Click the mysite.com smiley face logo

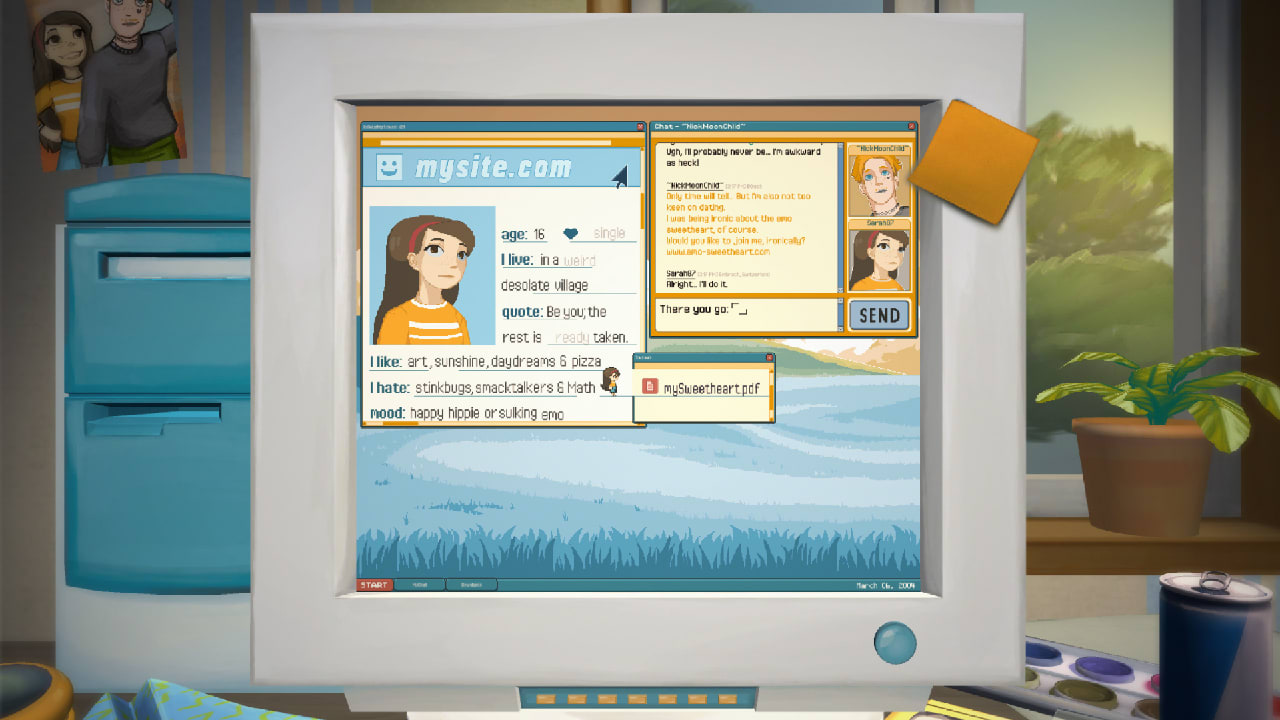[x=389, y=167]
